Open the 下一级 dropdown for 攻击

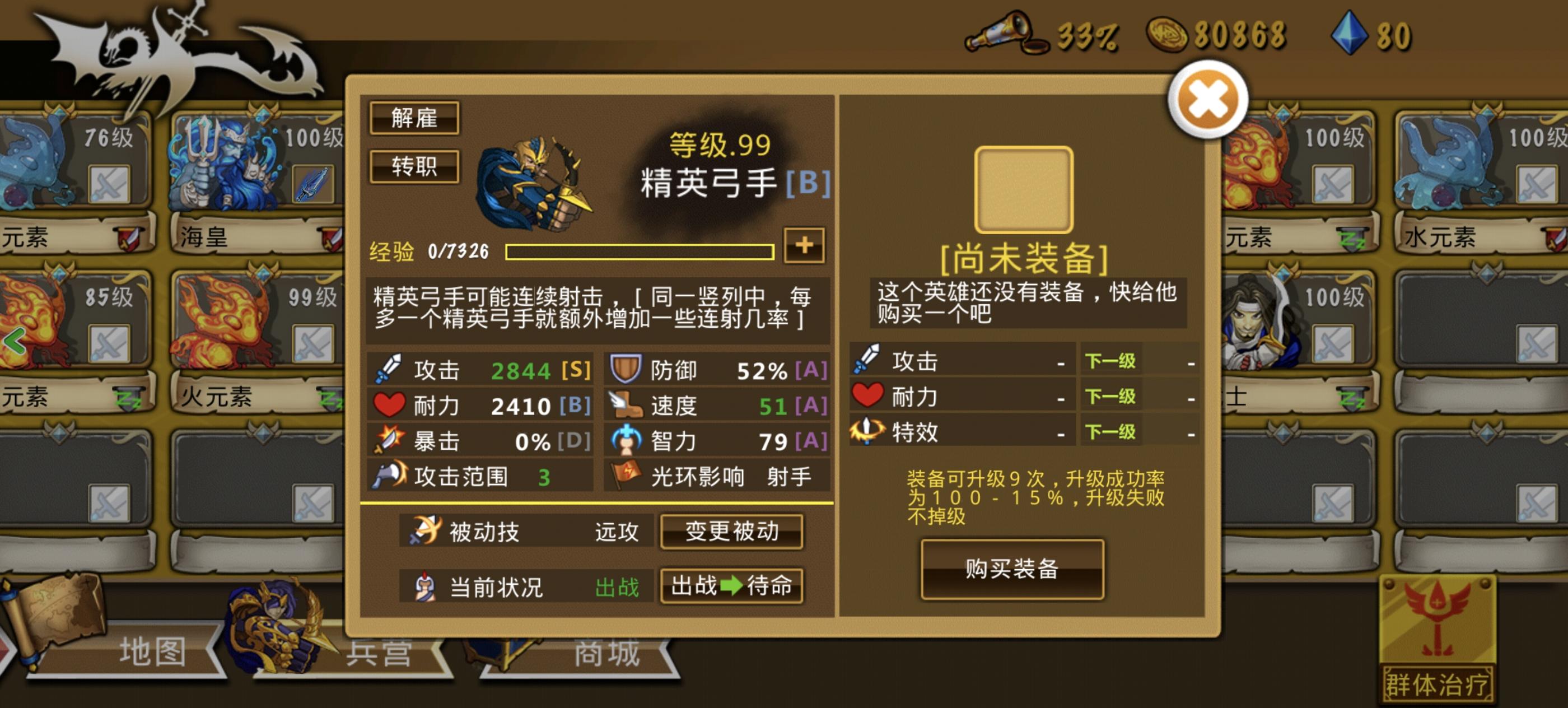[1111, 360]
